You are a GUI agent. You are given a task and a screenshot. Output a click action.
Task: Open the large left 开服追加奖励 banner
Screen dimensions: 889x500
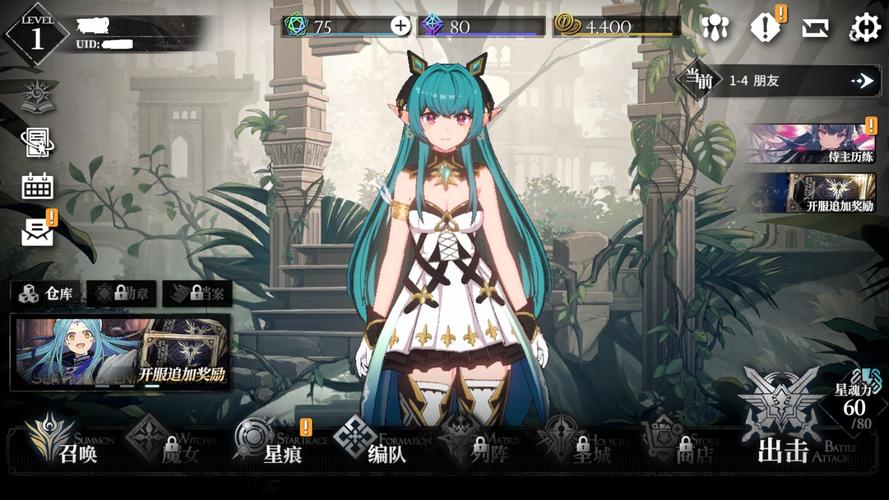click(x=120, y=350)
